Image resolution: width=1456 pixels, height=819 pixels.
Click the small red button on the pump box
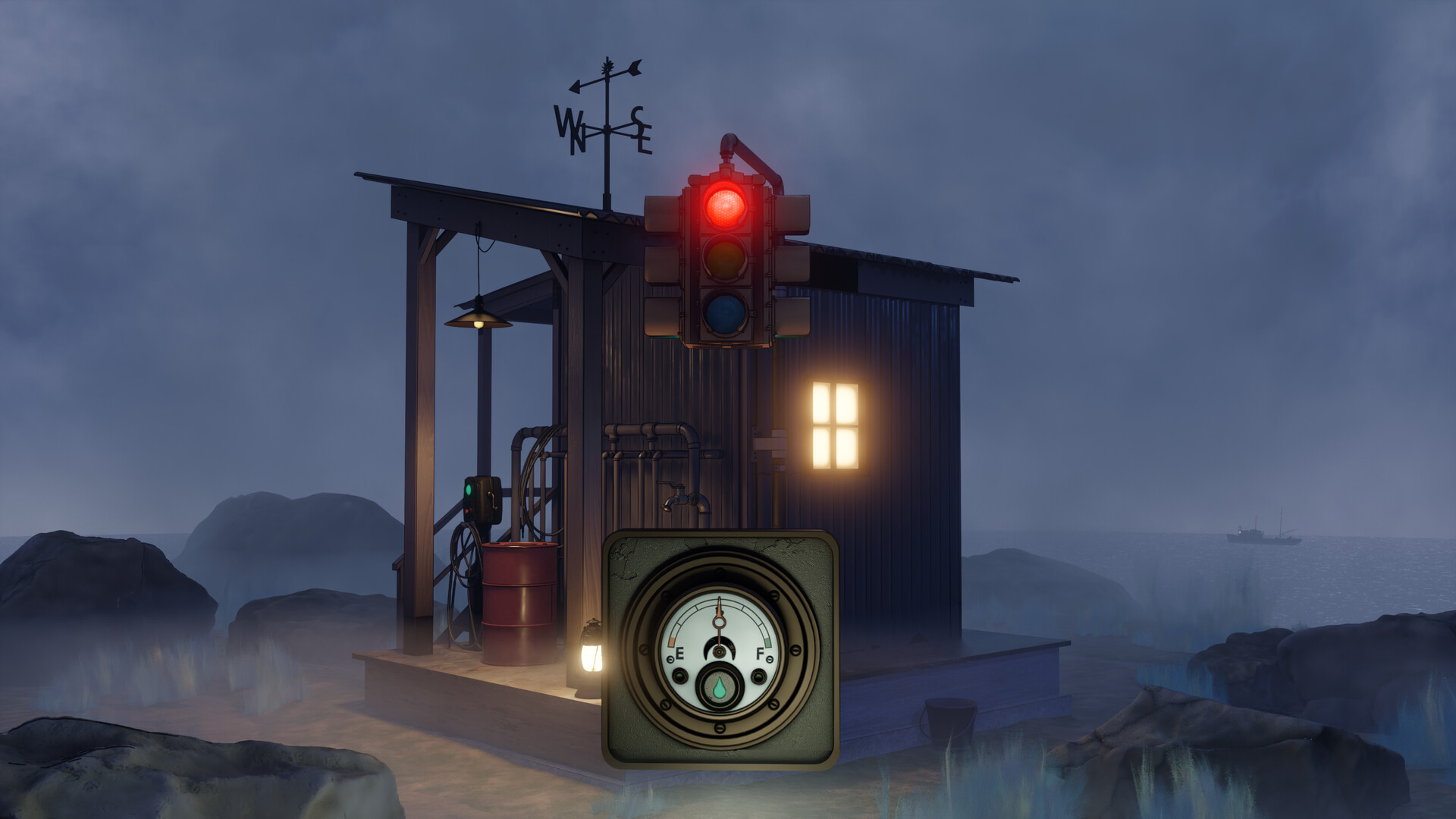coord(467,510)
